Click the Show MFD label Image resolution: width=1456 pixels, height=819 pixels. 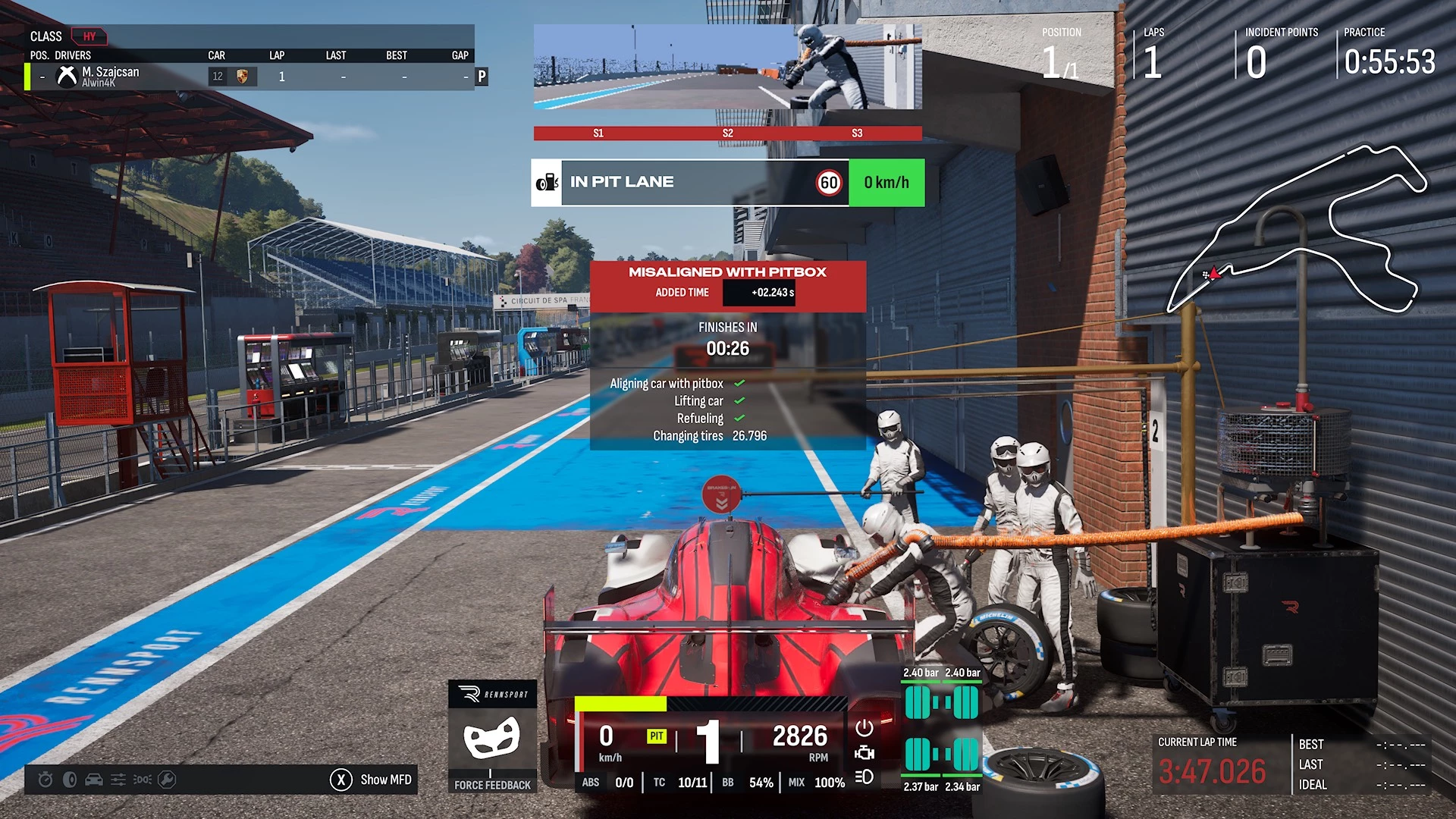click(x=385, y=780)
